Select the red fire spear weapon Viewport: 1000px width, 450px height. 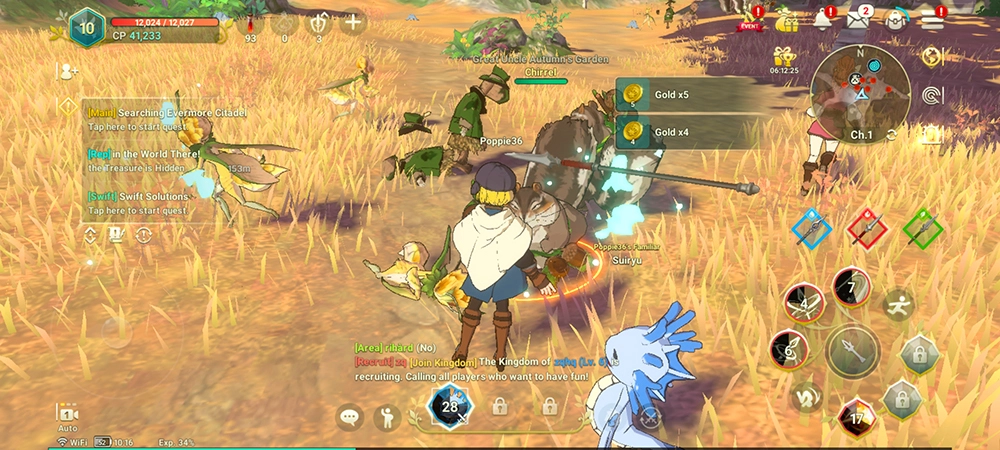867,228
